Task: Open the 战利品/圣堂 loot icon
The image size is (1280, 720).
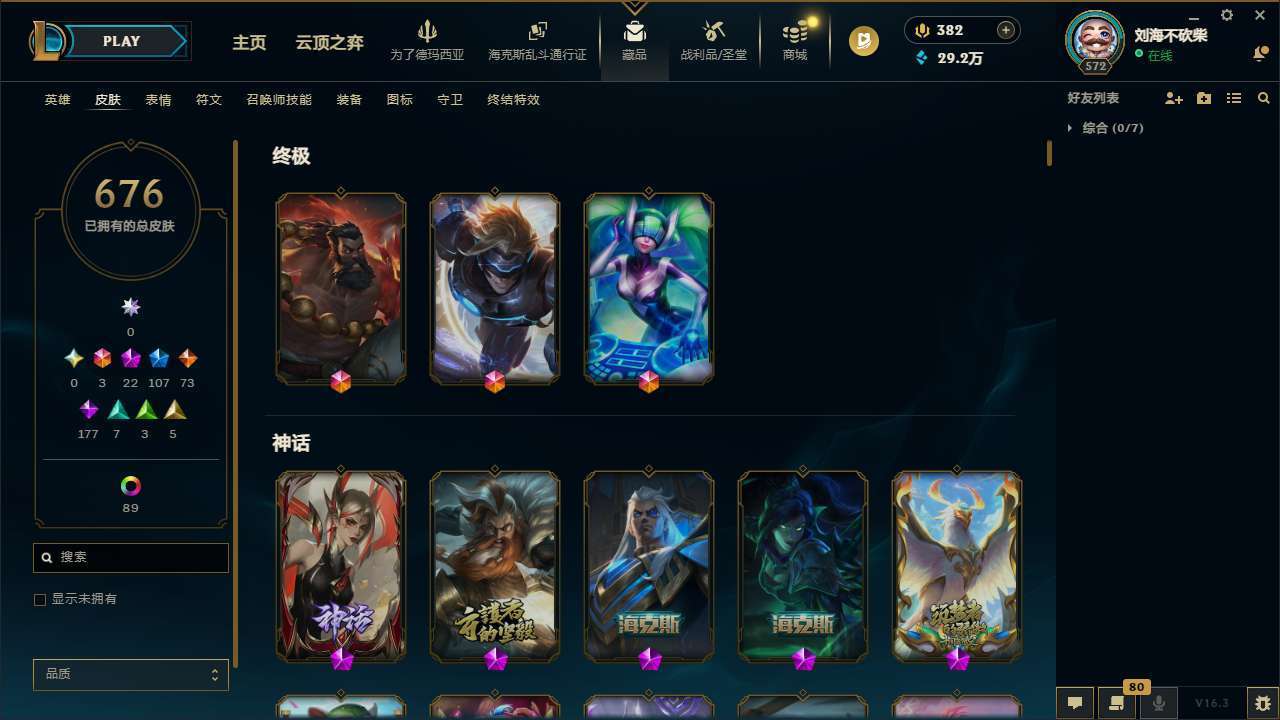Action: point(713,40)
